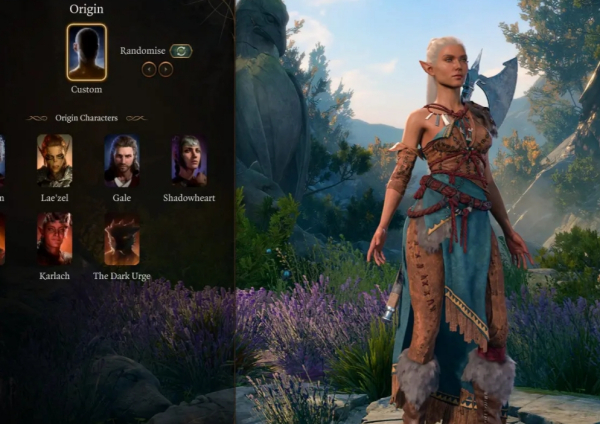Choose Karlach from origin characters
The height and width of the screenshot is (424, 600).
[x=54, y=238]
